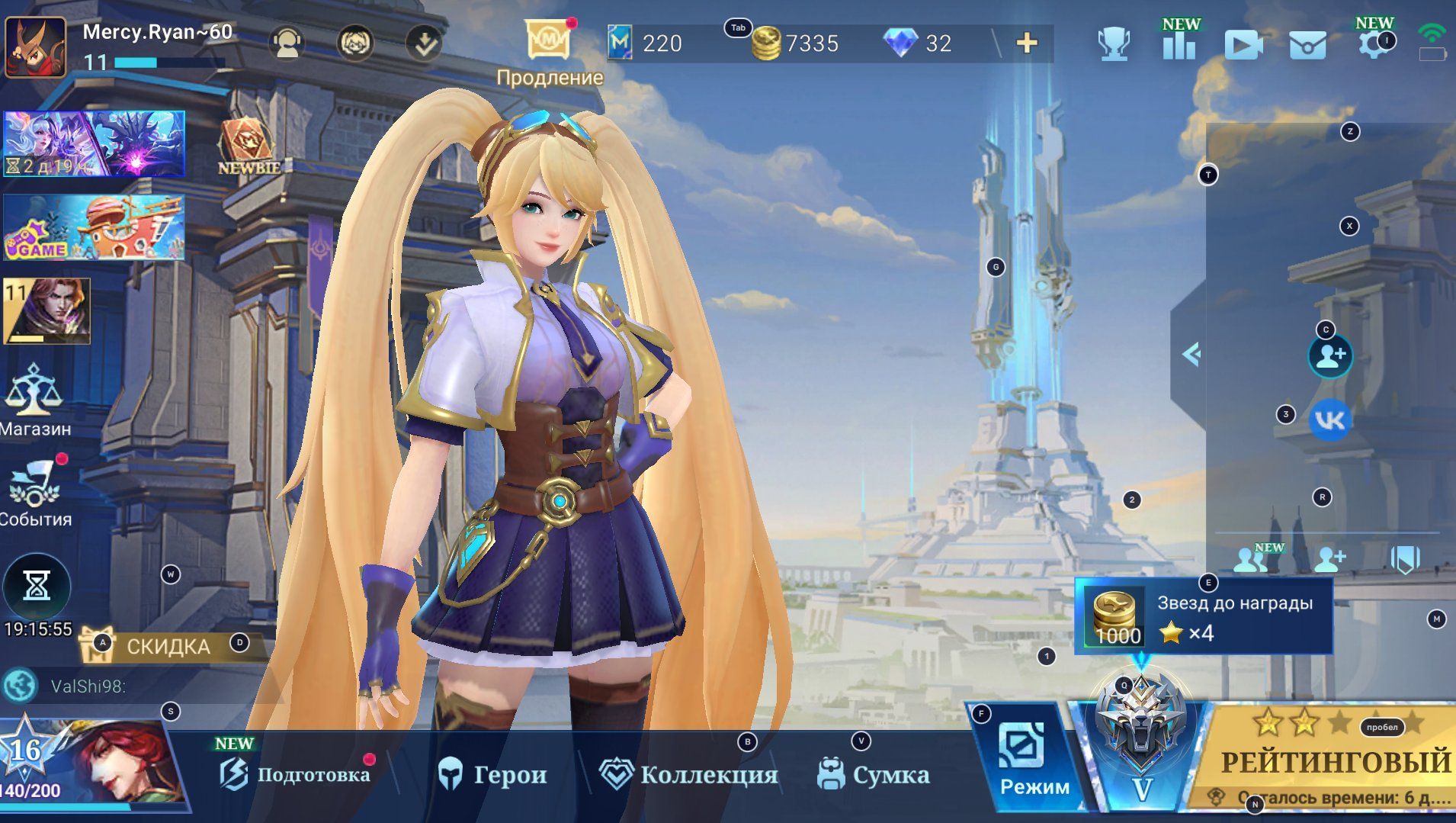Start a РЕЙТИНГОВЫЙ ranked match
The image size is (1456, 823).
pos(1334,760)
